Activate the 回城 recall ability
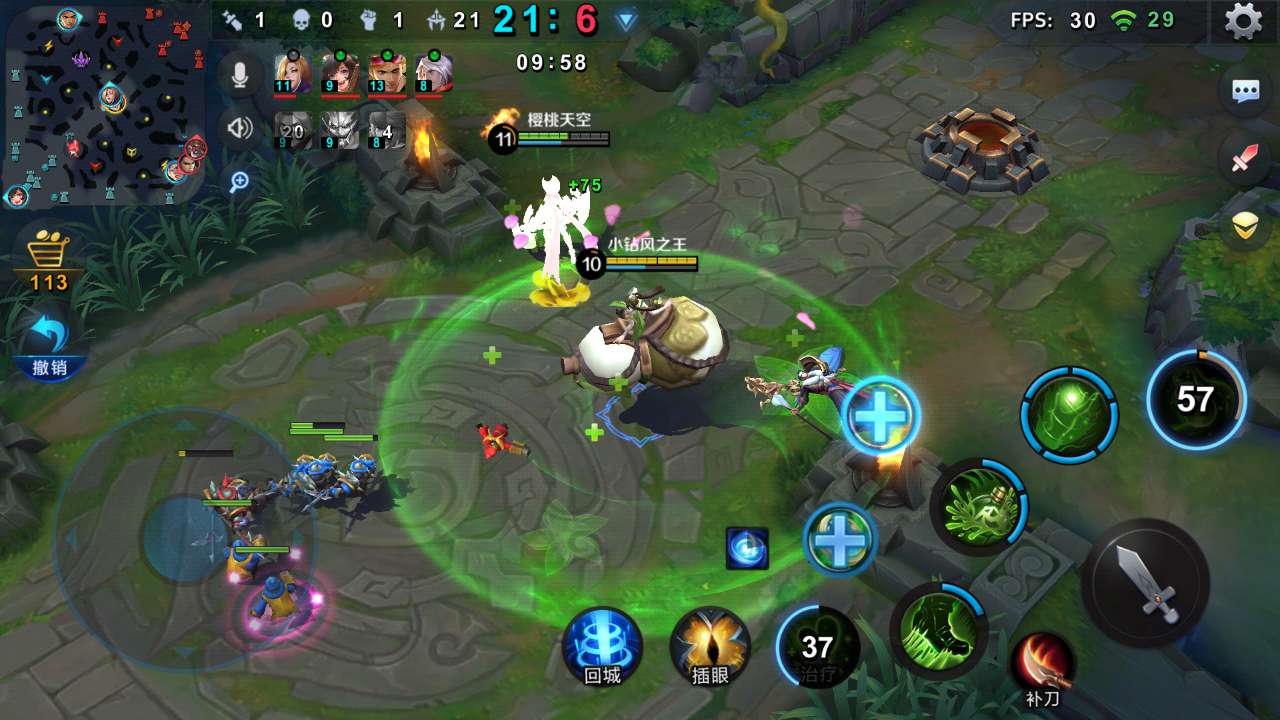1280x720 pixels. click(x=602, y=646)
